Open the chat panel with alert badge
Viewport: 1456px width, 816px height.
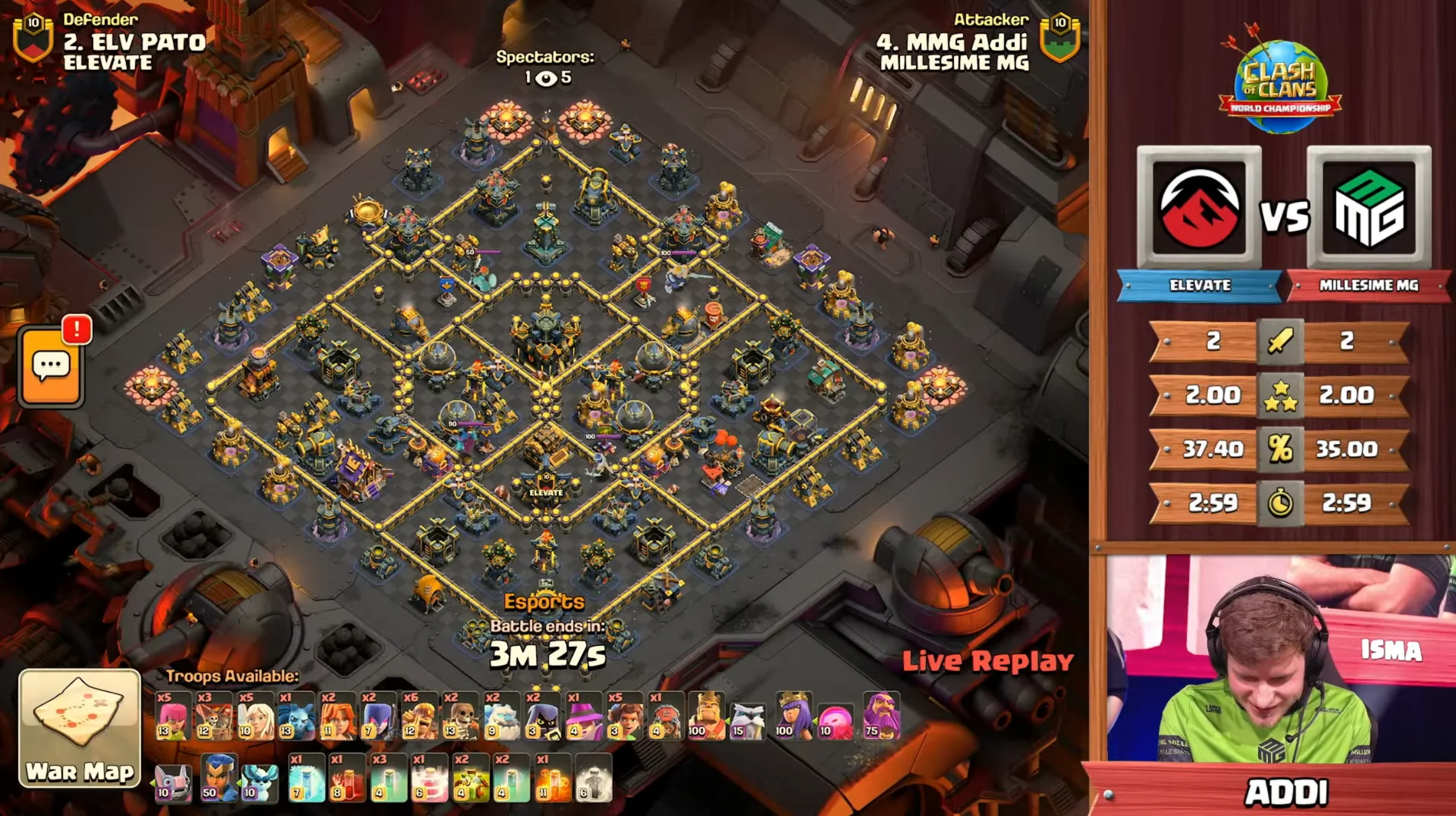click(52, 367)
